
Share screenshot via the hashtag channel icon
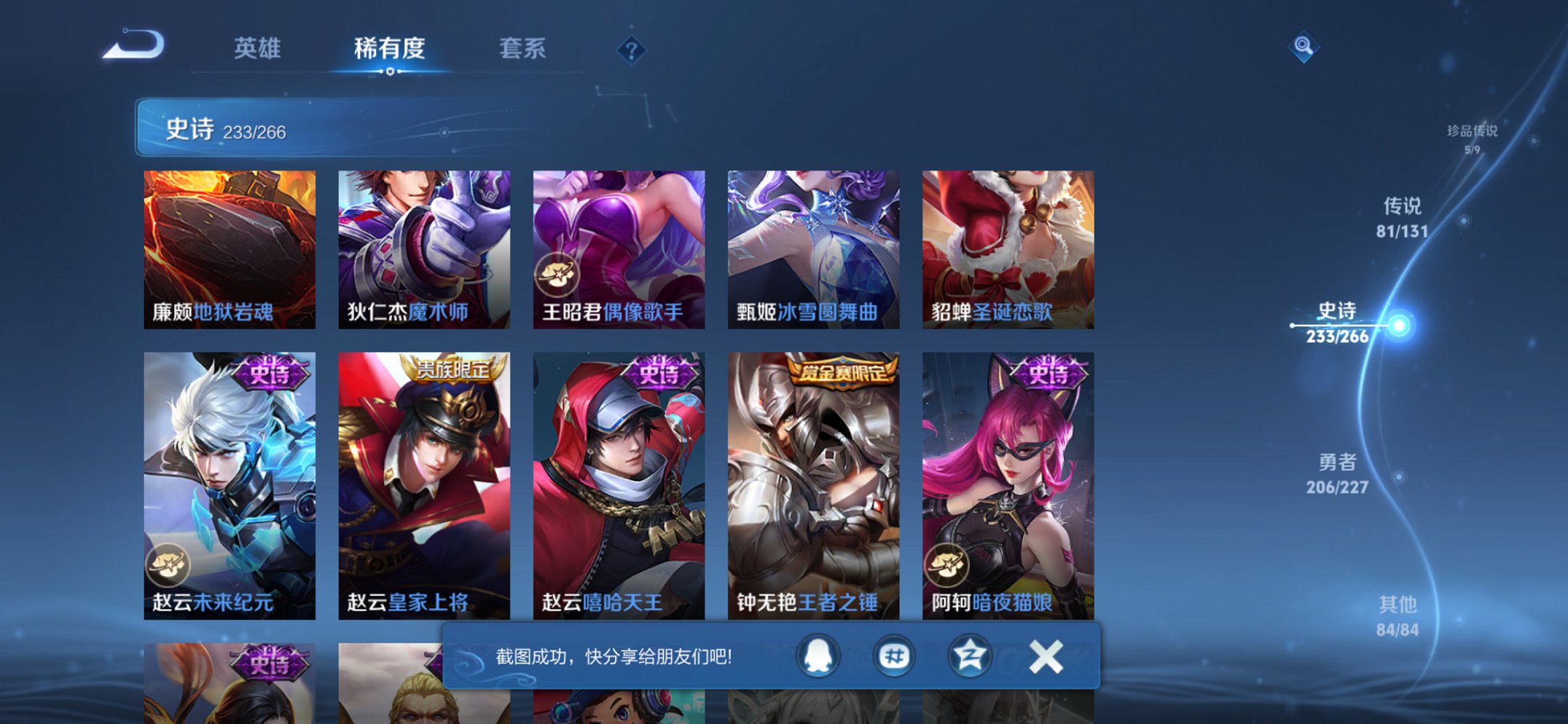[x=894, y=655]
